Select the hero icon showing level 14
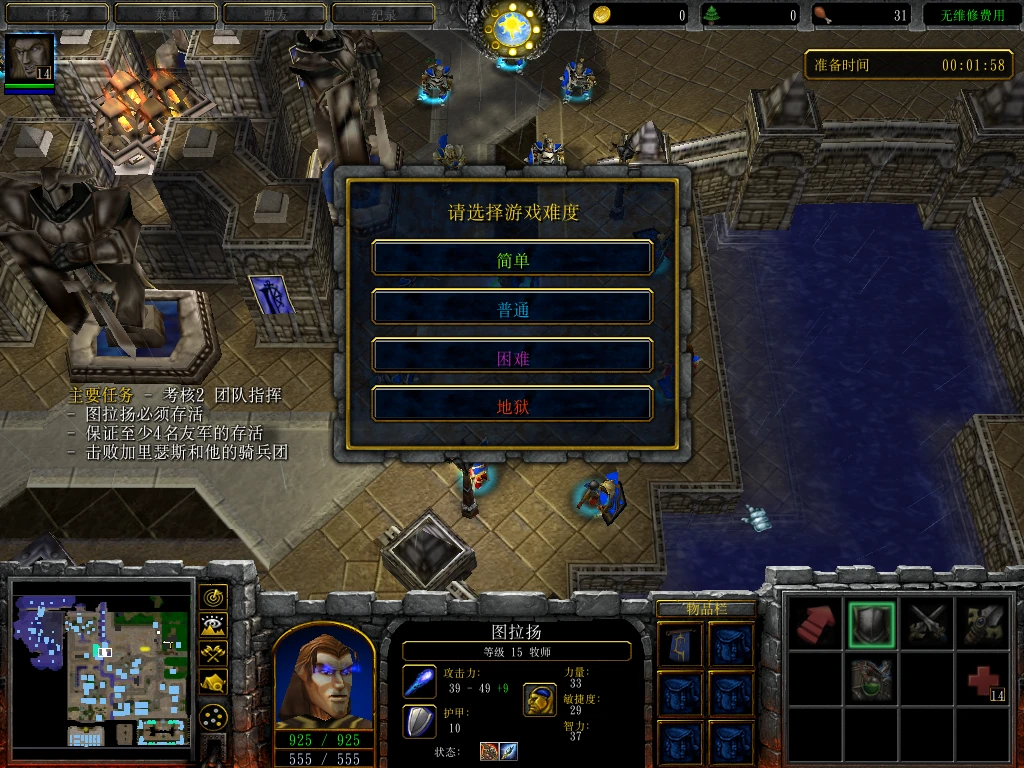This screenshot has height=768, width=1024. (x=29, y=58)
